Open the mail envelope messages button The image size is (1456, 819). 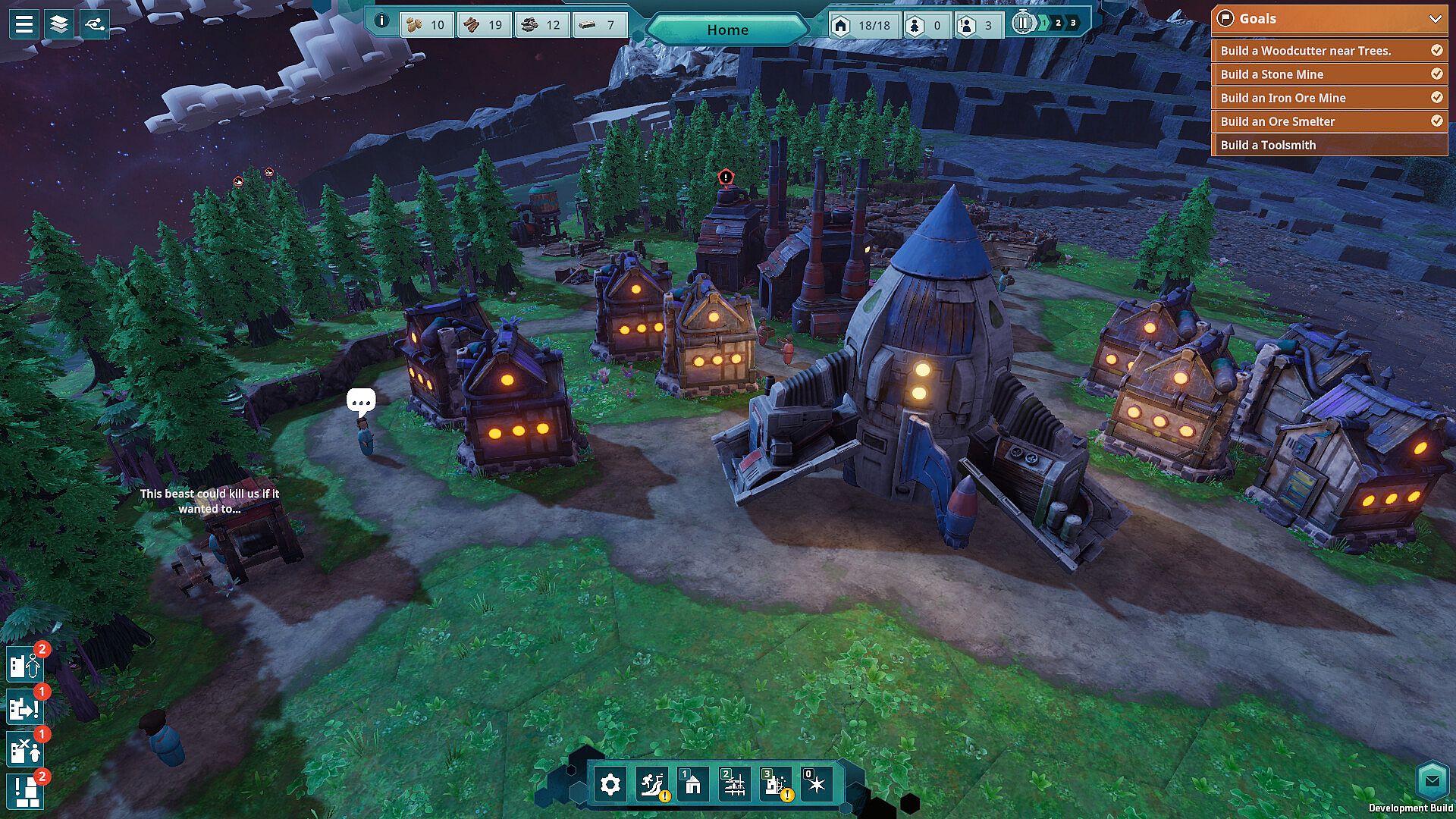[1432, 780]
